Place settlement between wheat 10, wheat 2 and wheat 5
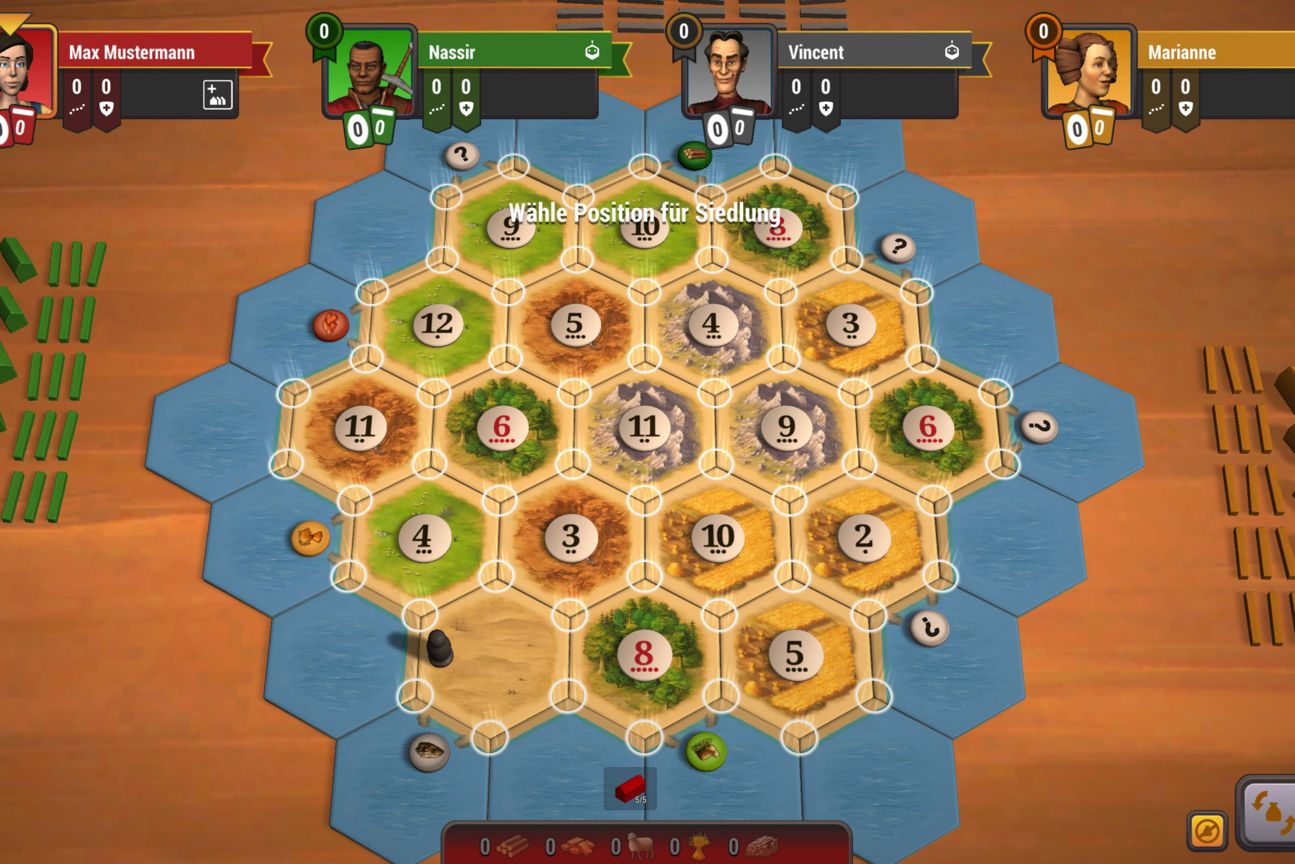This screenshot has width=1295, height=864. click(x=793, y=576)
